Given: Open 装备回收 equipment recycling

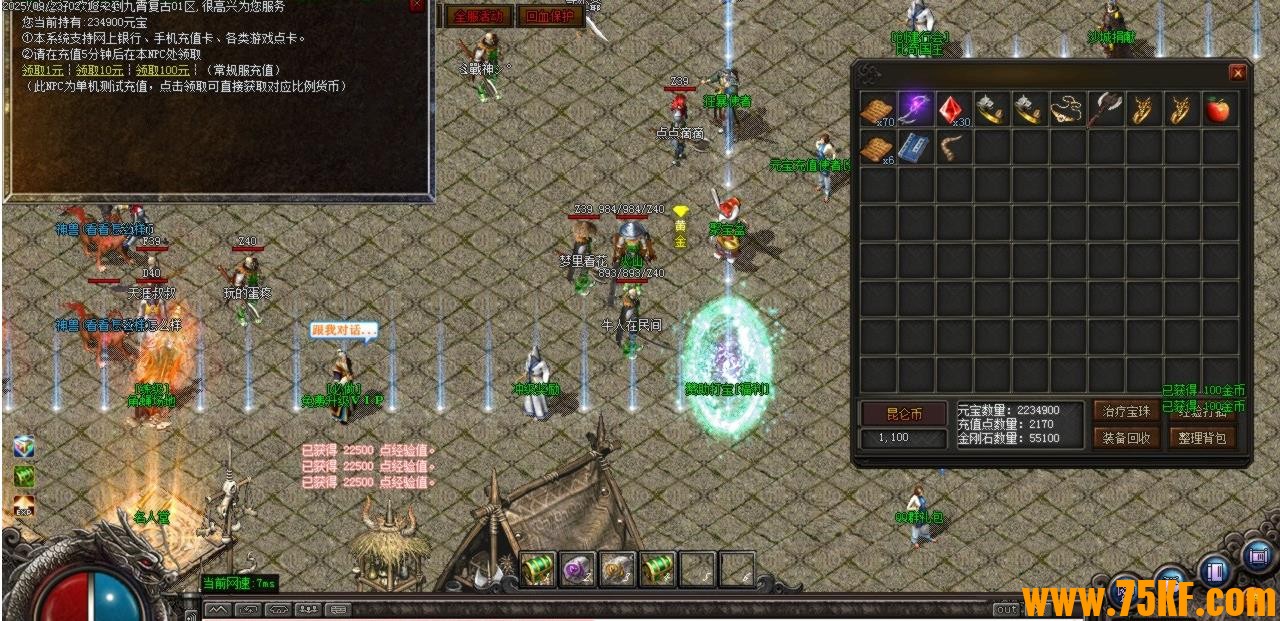Looking at the screenshot, I should [1127, 437].
